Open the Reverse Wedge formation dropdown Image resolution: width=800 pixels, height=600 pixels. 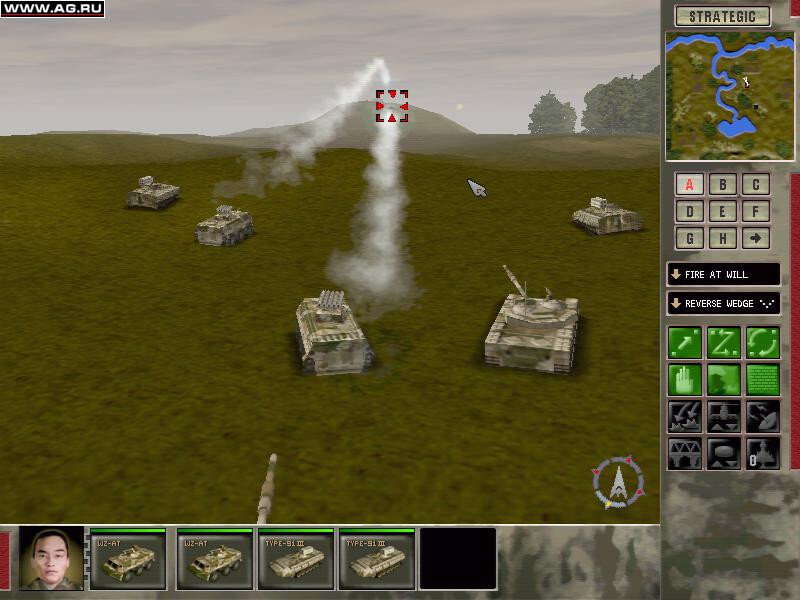point(723,303)
